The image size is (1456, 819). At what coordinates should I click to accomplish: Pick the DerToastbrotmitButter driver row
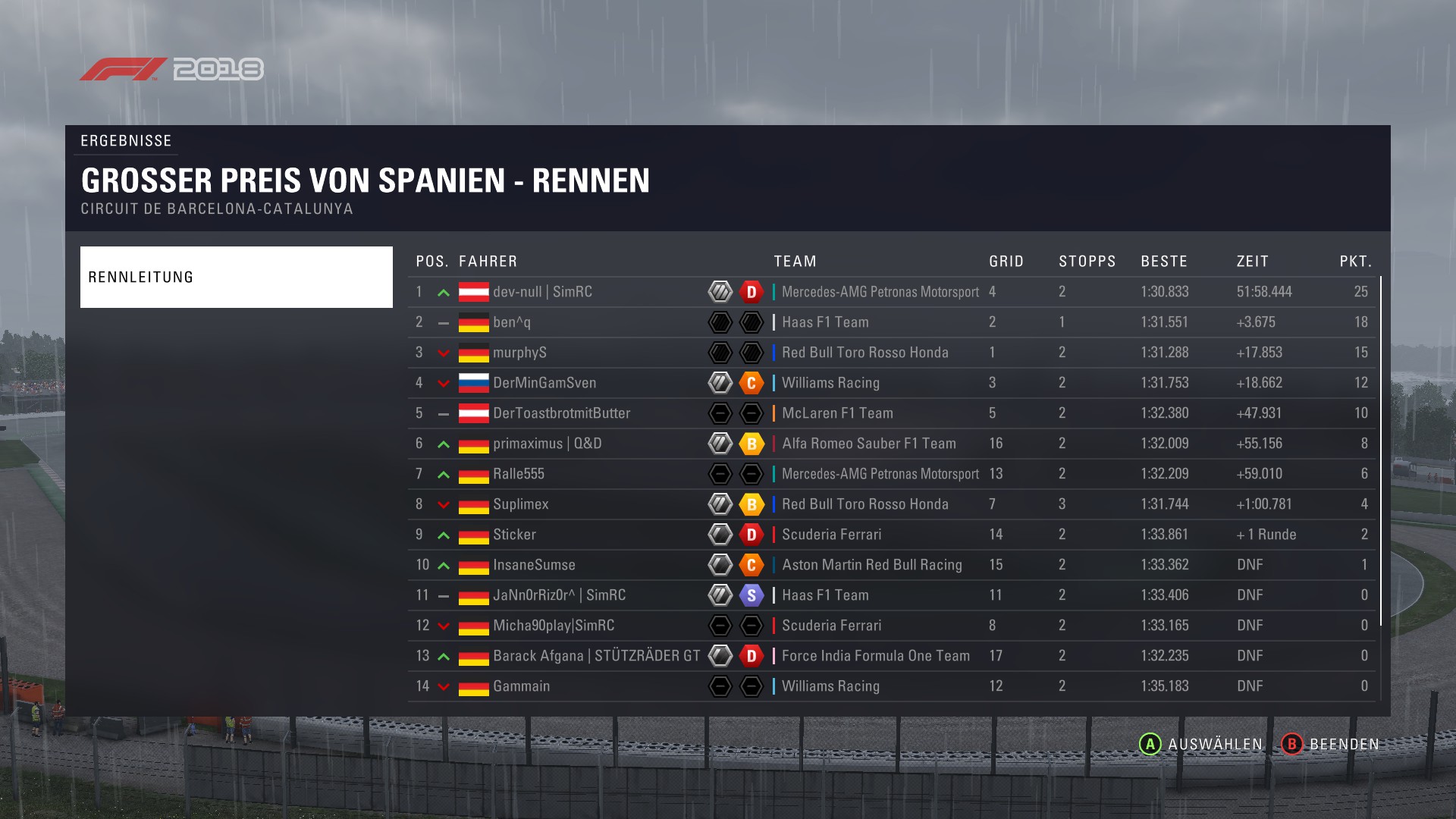(x=561, y=413)
